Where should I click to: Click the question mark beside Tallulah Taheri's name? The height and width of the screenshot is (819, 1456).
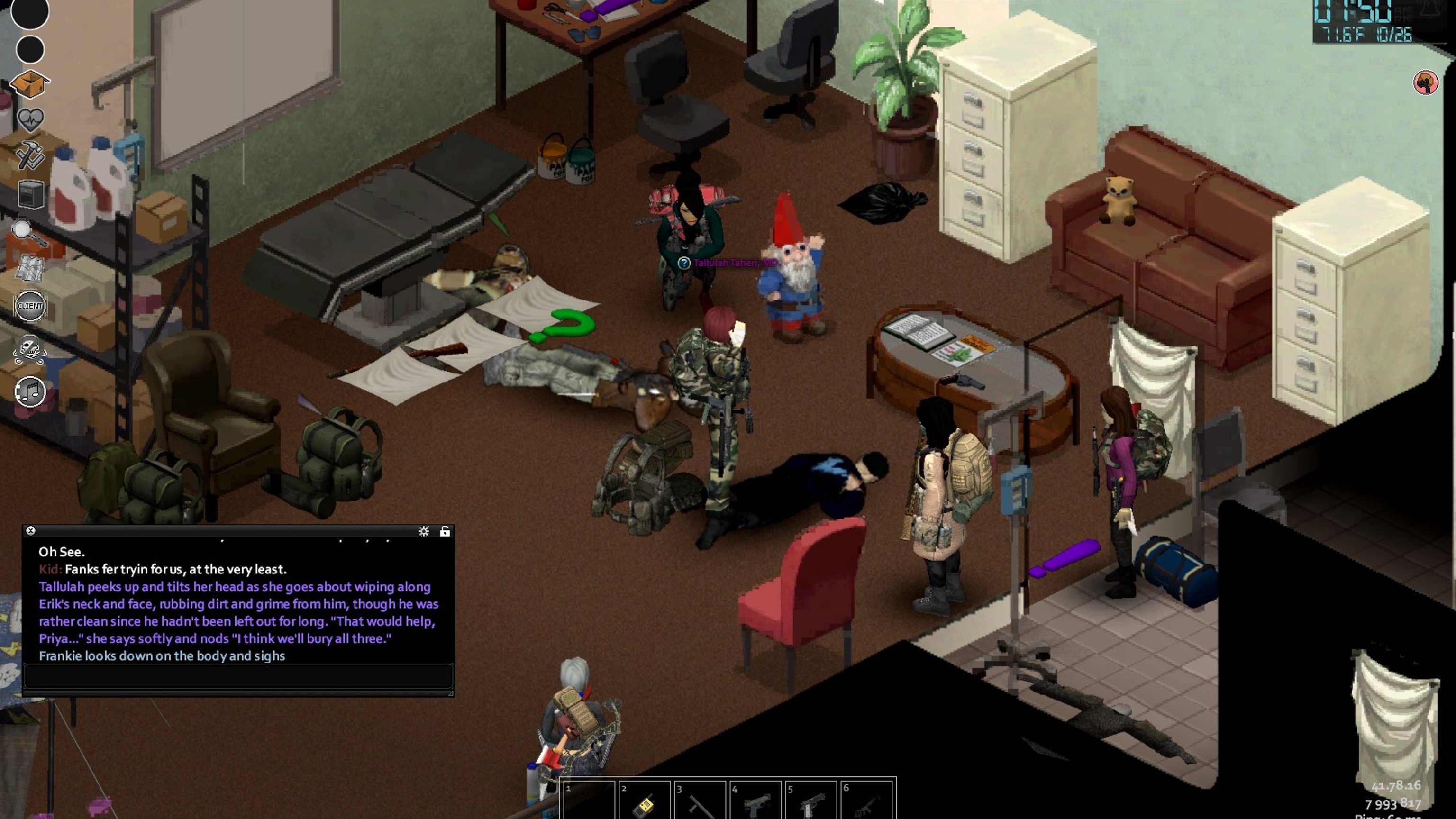(684, 263)
